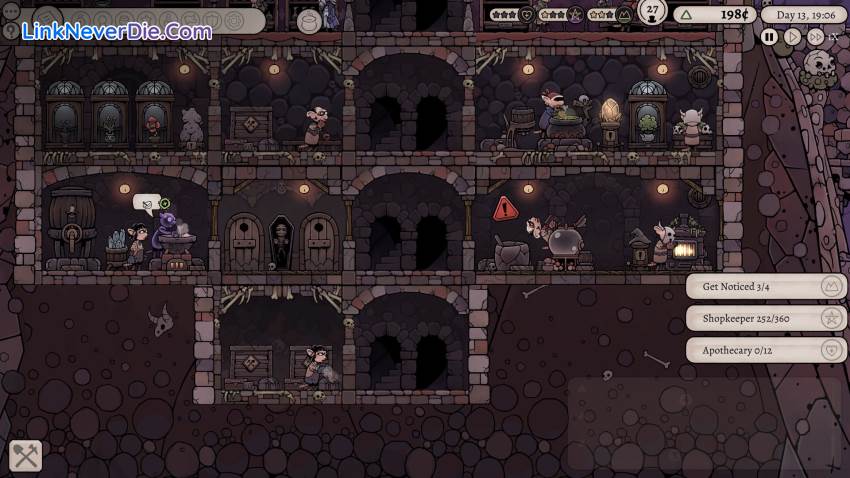Click the speech bubble above the purple creature
The width and height of the screenshot is (850, 478).
tap(146, 203)
